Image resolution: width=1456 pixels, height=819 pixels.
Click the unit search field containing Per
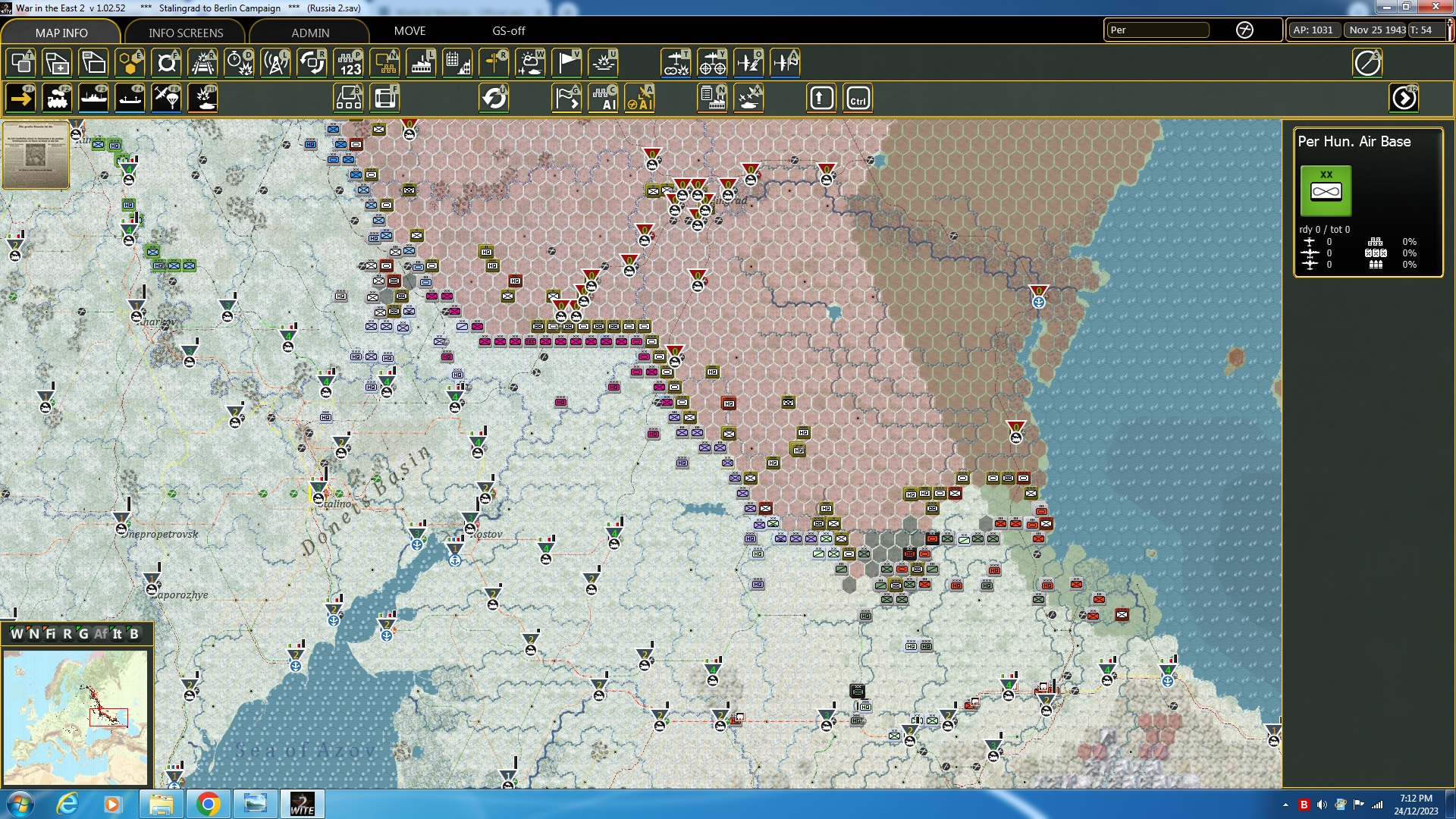tap(1158, 30)
